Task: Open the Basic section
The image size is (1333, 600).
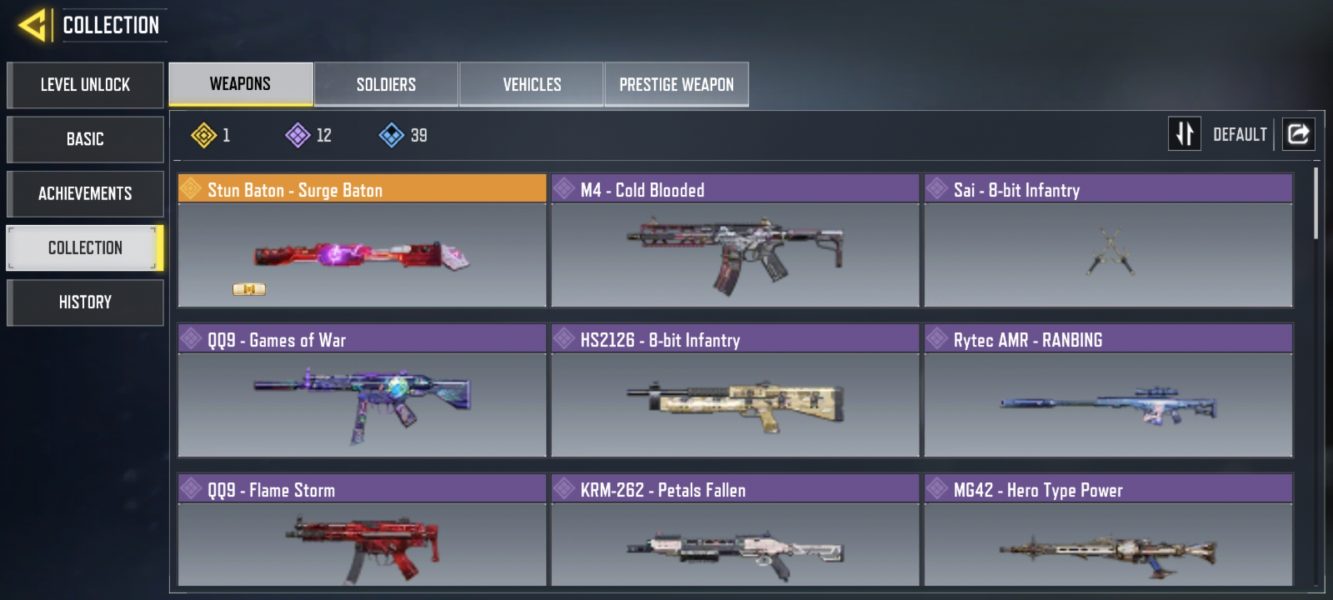Action: tap(85, 139)
